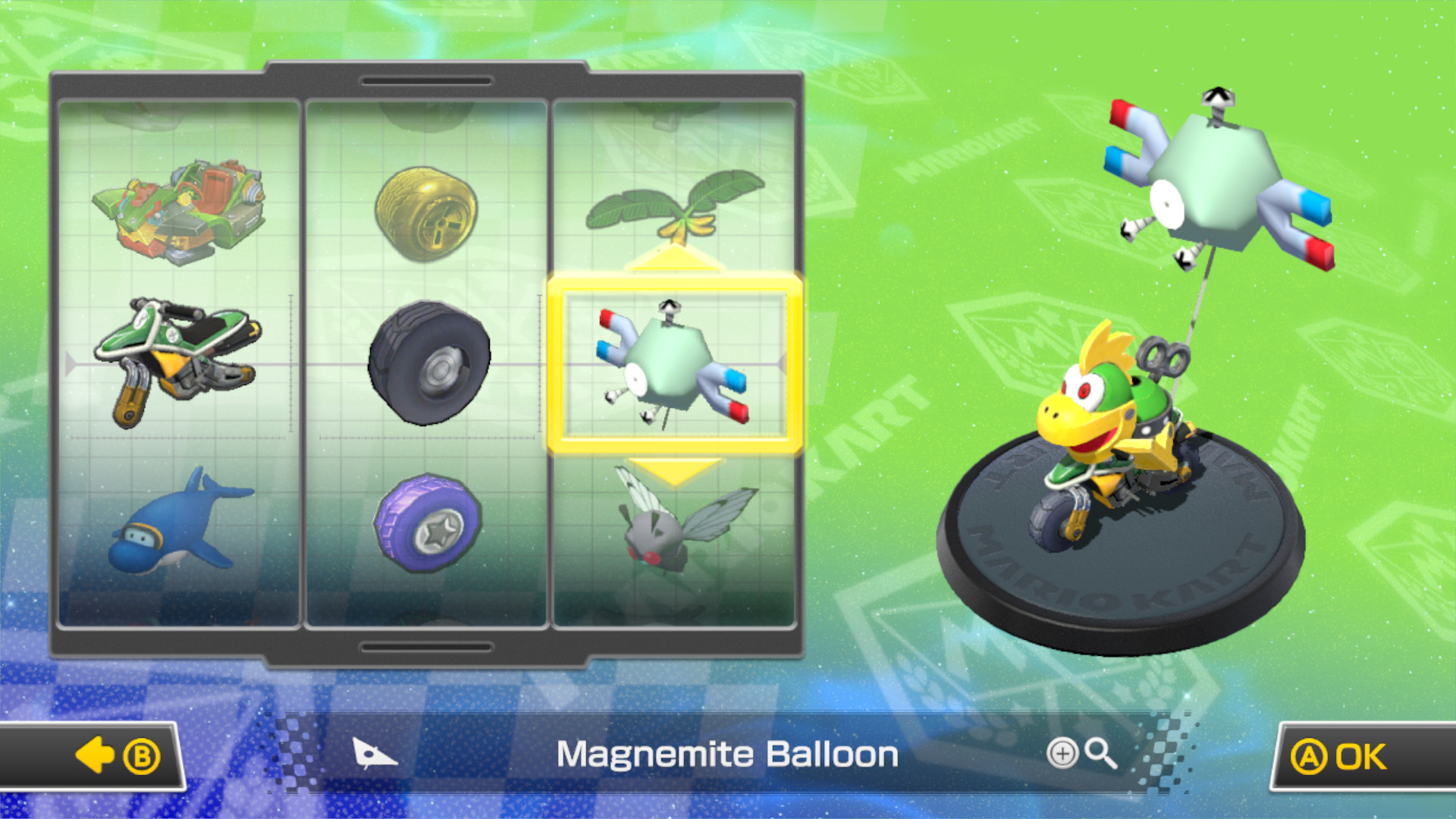The height and width of the screenshot is (819, 1456).
Task: Click the flag icon beside part name
Action: tap(373, 754)
